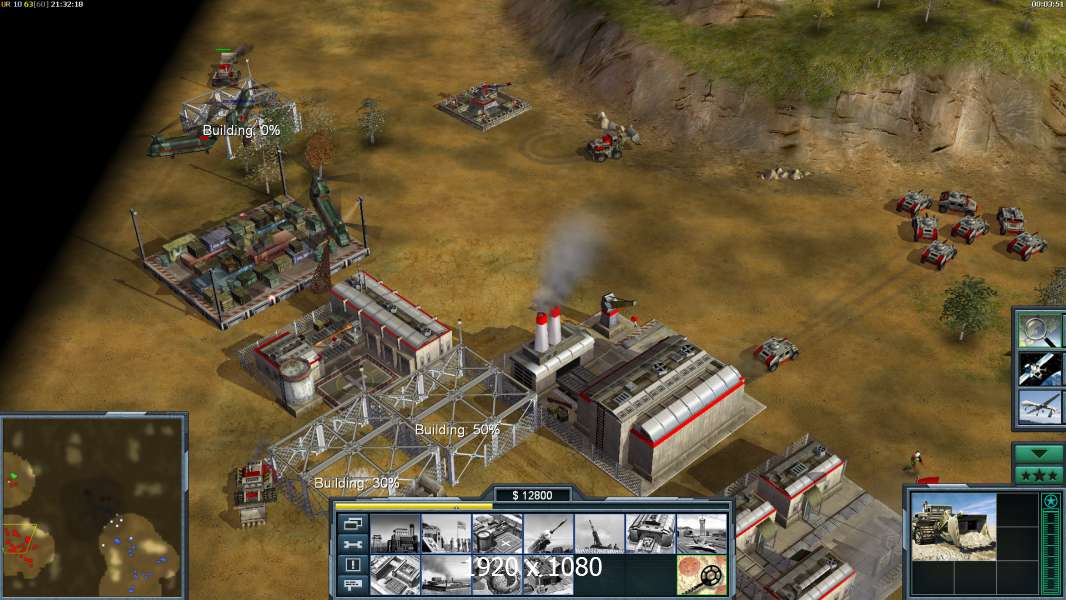
Task: Select the artillery cannon defense icon
Action: (x=599, y=533)
